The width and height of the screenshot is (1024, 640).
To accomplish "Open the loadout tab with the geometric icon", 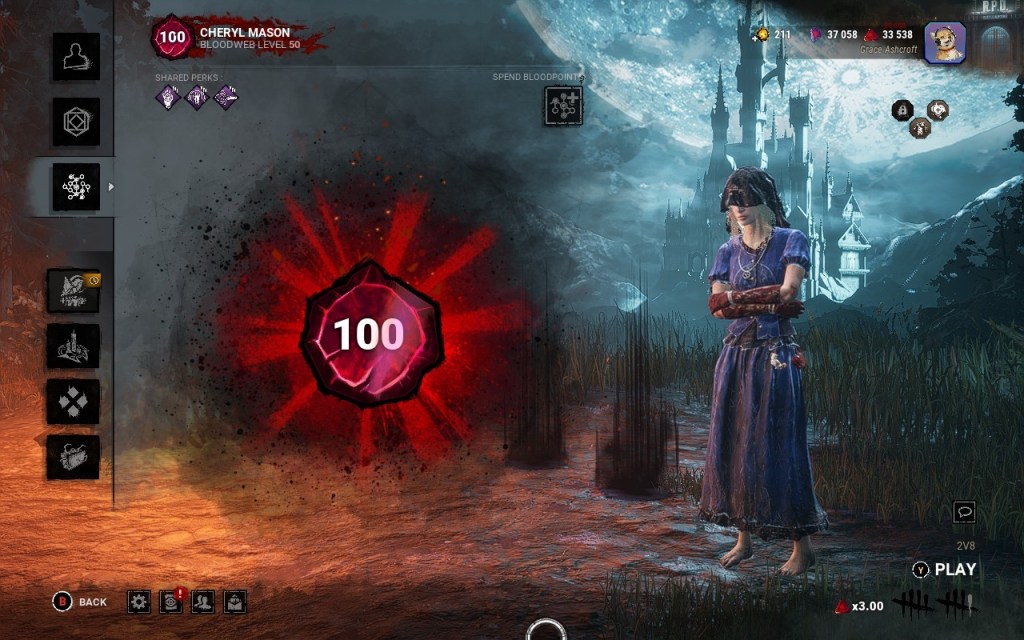I will [x=76, y=122].
